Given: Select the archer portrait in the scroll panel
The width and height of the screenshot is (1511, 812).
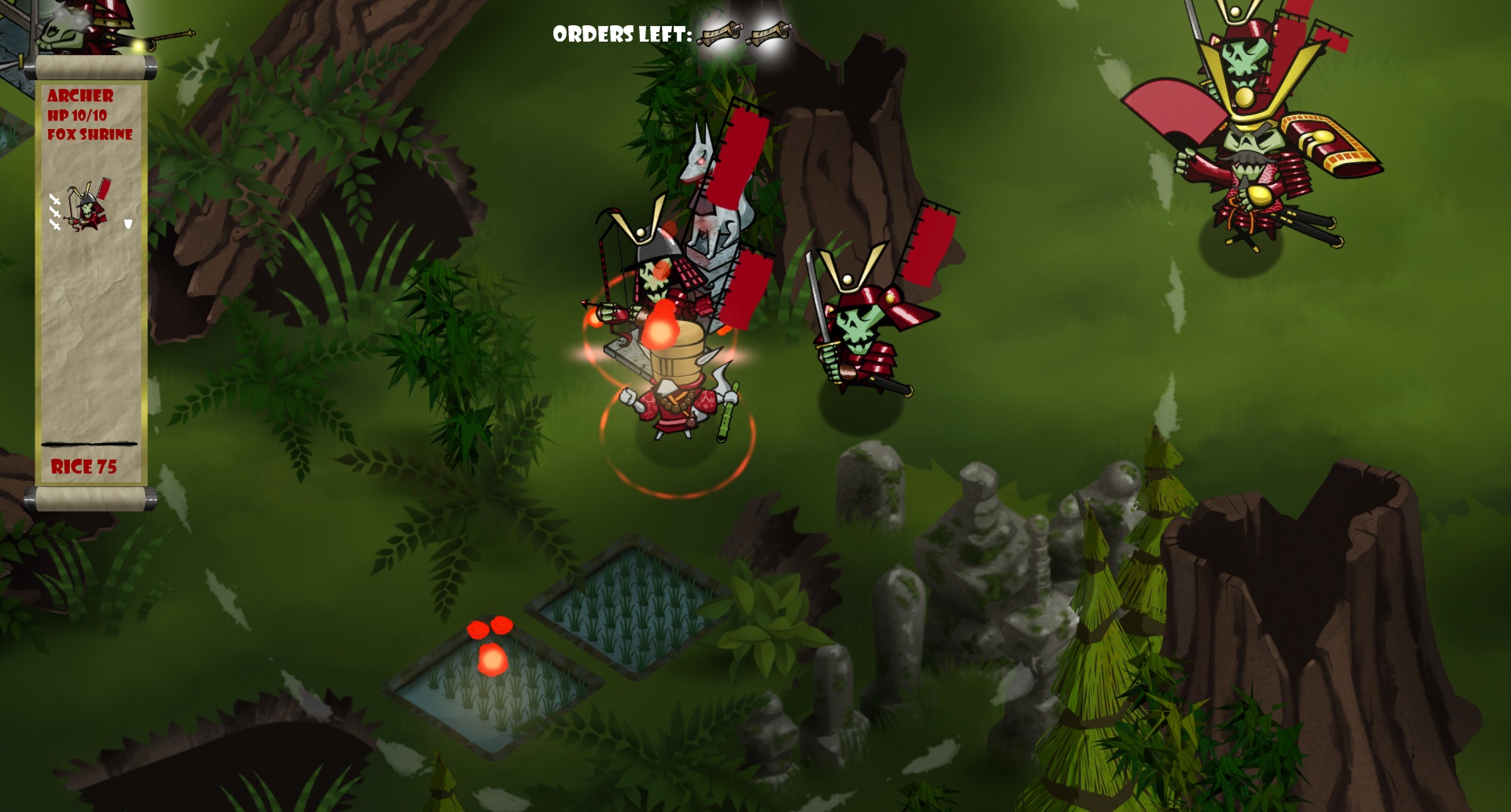Looking at the screenshot, I should [x=88, y=206].
